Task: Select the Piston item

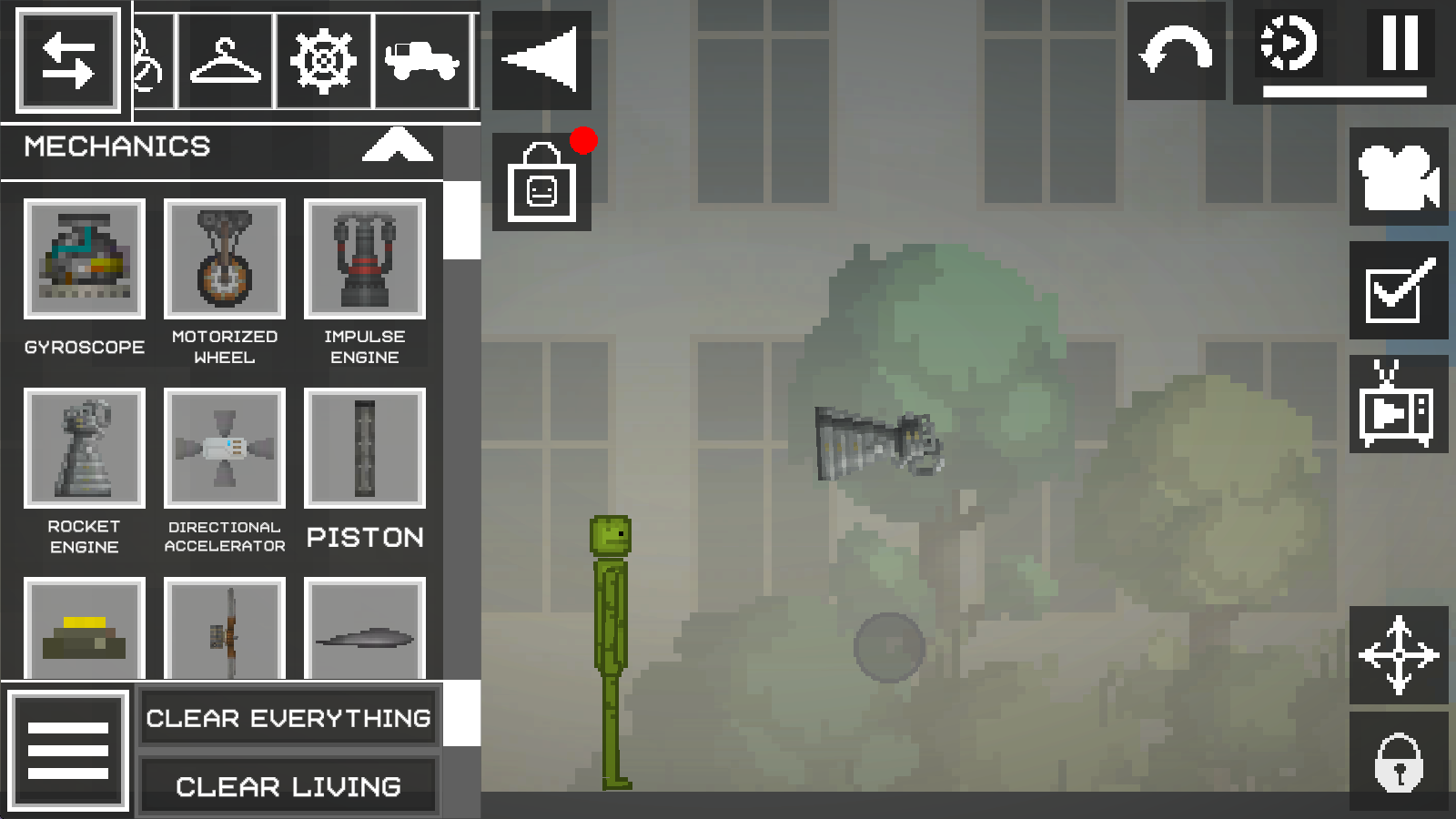Action: [x=365, y=449]
